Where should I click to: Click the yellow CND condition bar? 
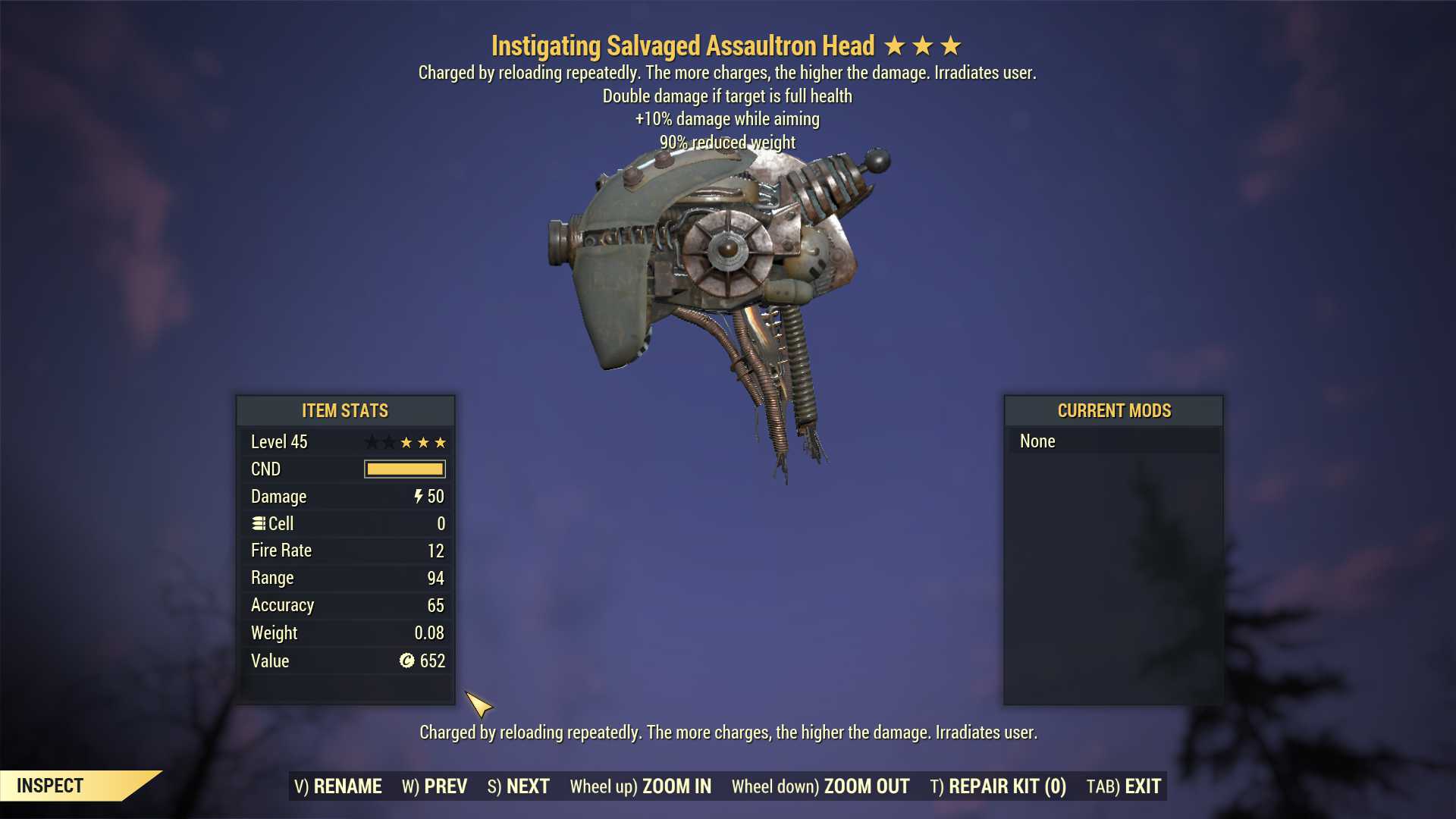click(x=404, y=469)
